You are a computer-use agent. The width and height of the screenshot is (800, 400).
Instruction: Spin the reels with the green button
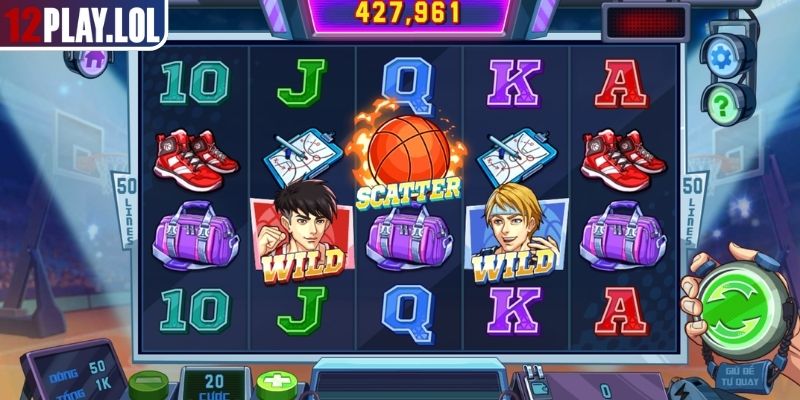[742, 304]
